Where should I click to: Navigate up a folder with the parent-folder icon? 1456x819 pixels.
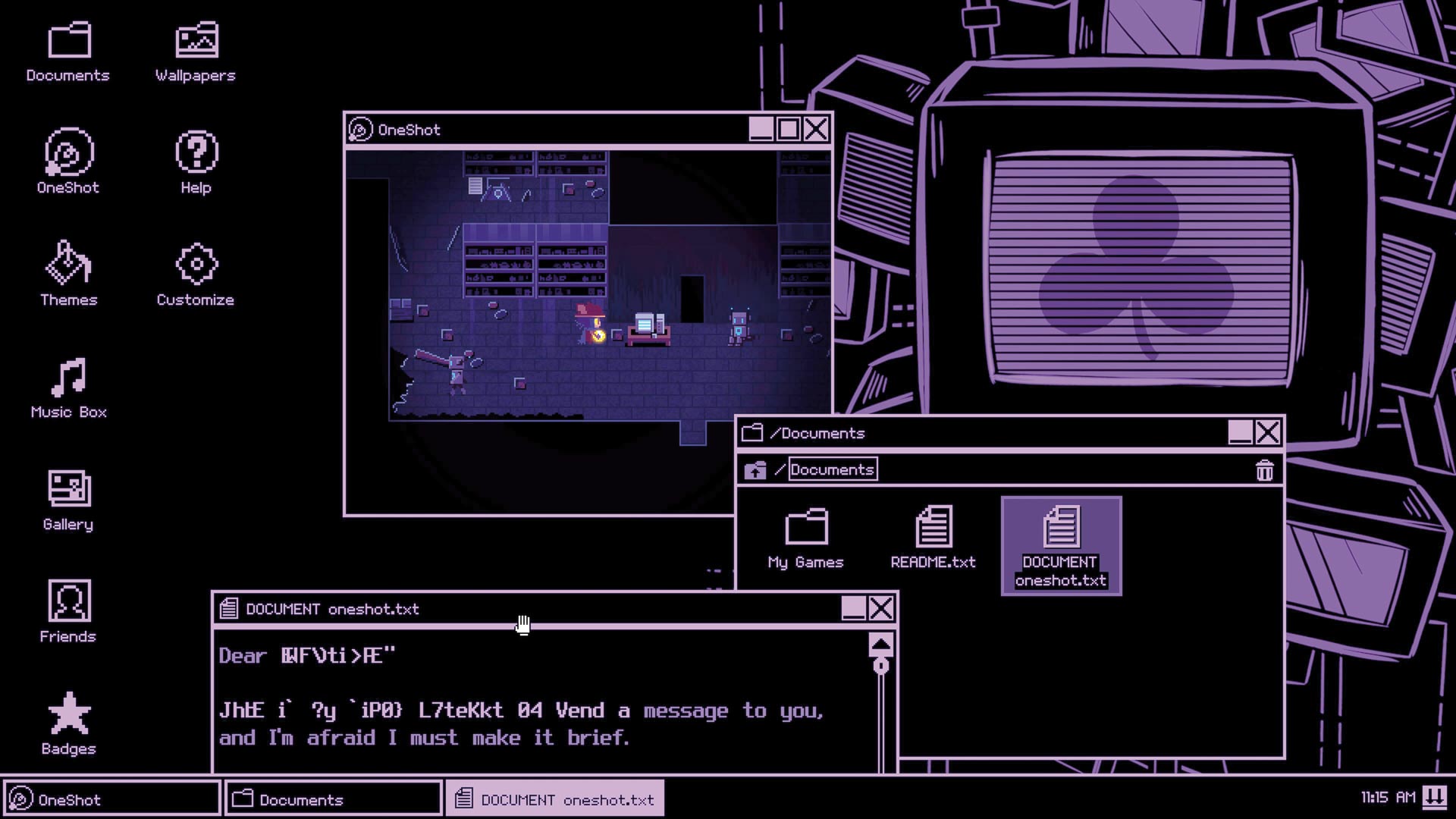click(756, 469)
